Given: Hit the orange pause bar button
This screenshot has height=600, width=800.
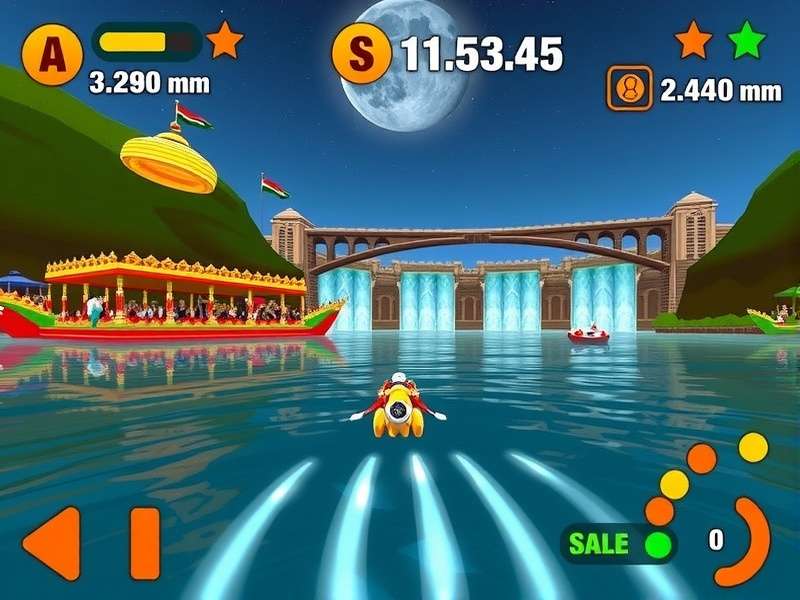Looking at the screenshot, I should tap(145, 543).
